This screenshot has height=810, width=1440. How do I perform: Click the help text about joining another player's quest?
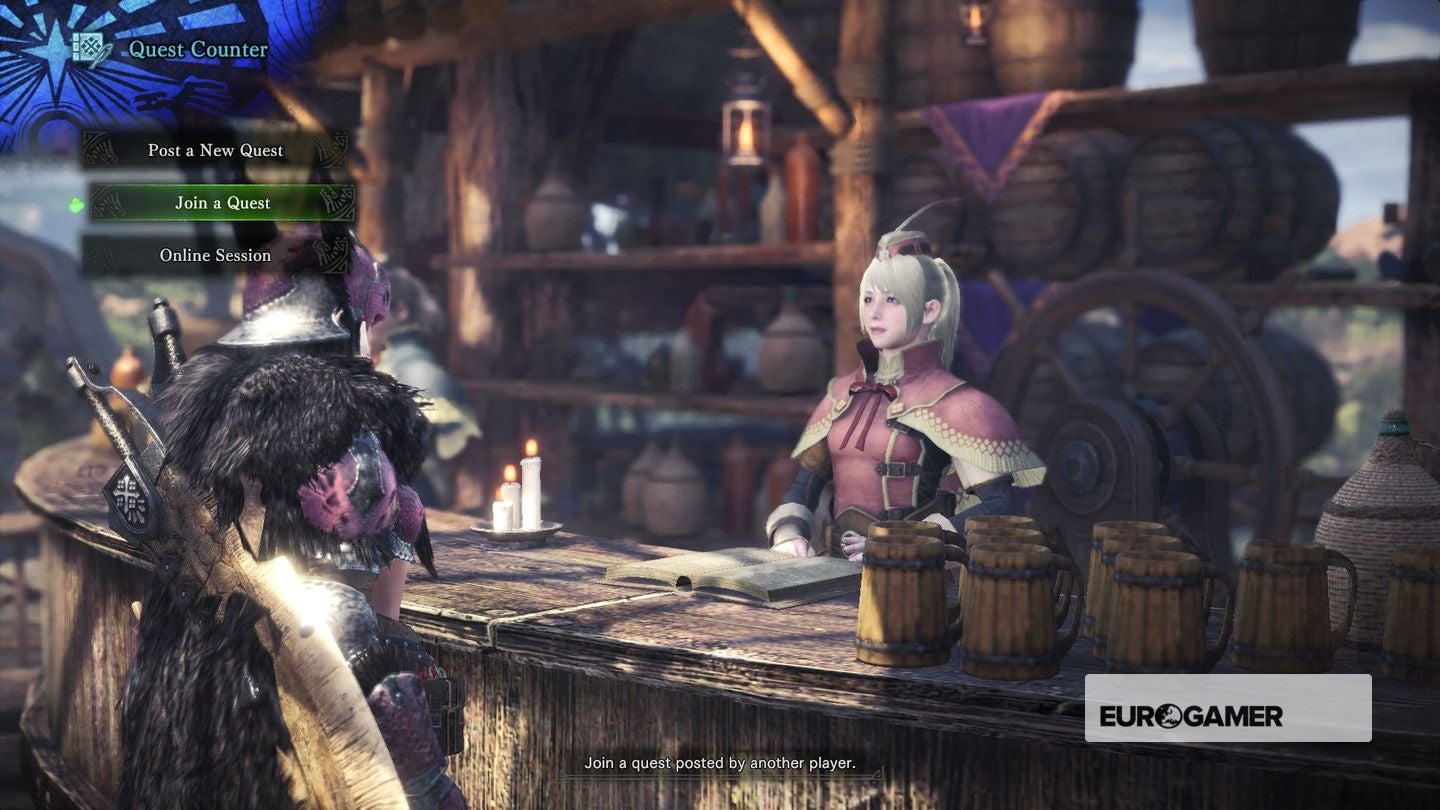click(719, 763)
